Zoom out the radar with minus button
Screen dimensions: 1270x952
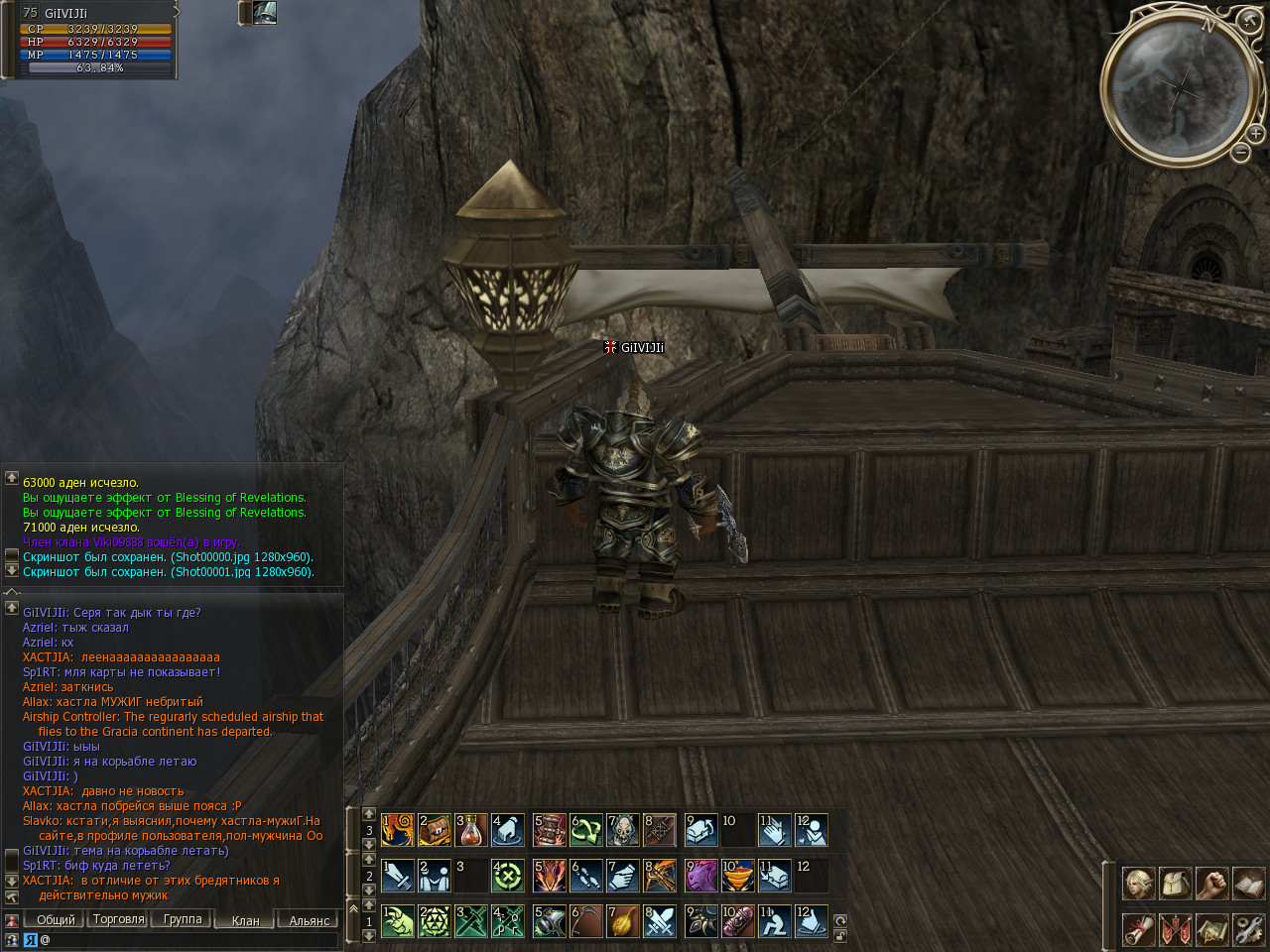1240,152
